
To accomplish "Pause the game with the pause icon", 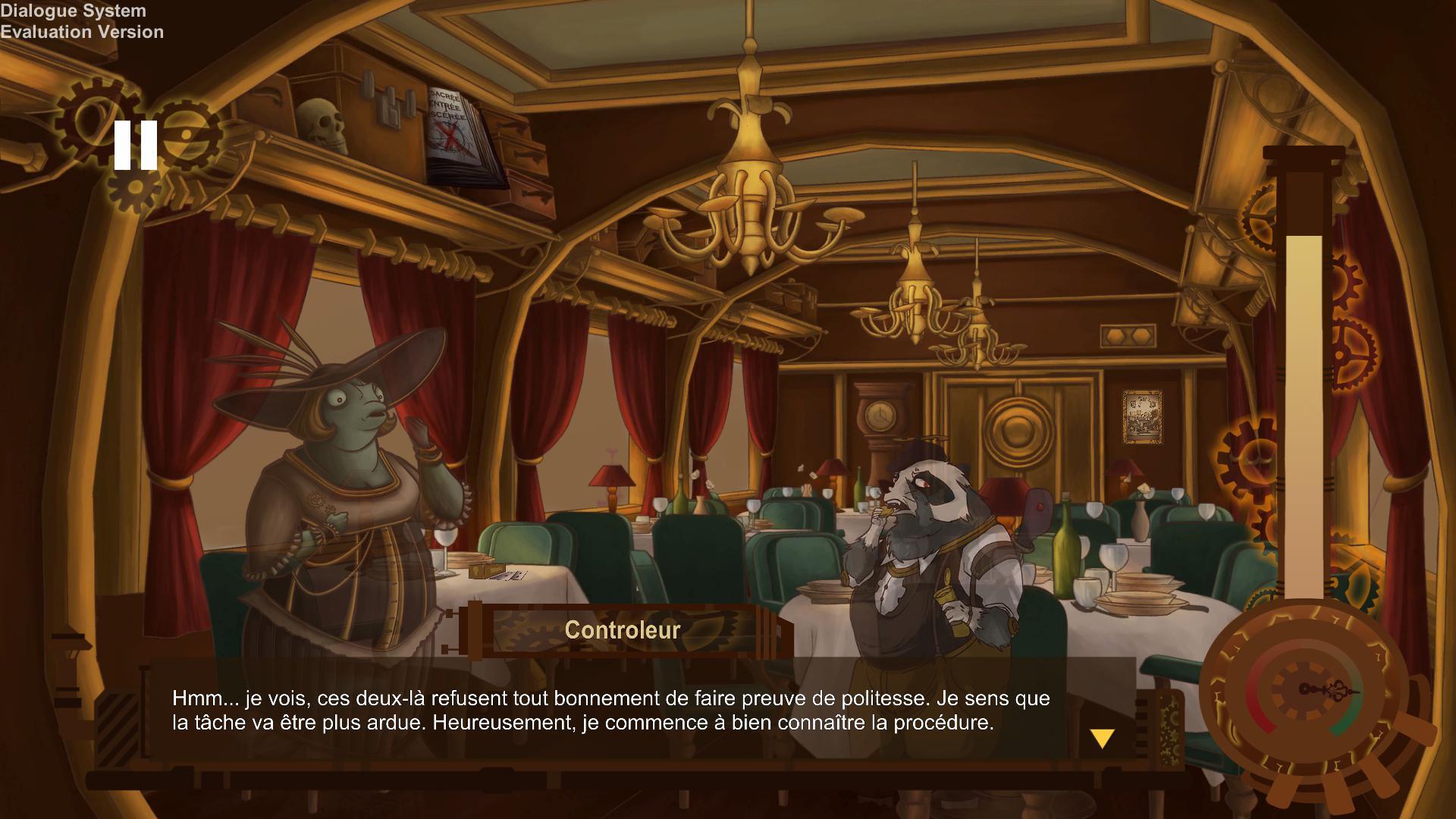I will [136, 146].
